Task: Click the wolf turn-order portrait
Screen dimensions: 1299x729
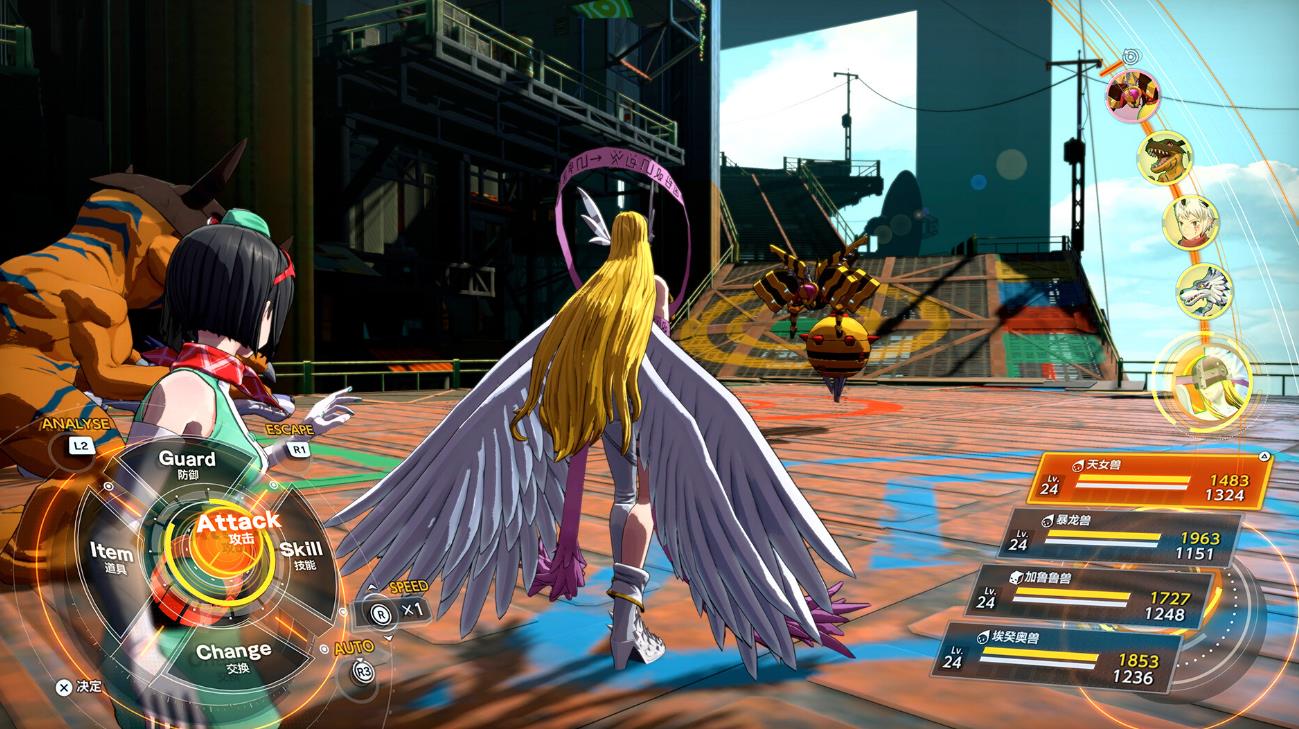Action: point(1203,291)
